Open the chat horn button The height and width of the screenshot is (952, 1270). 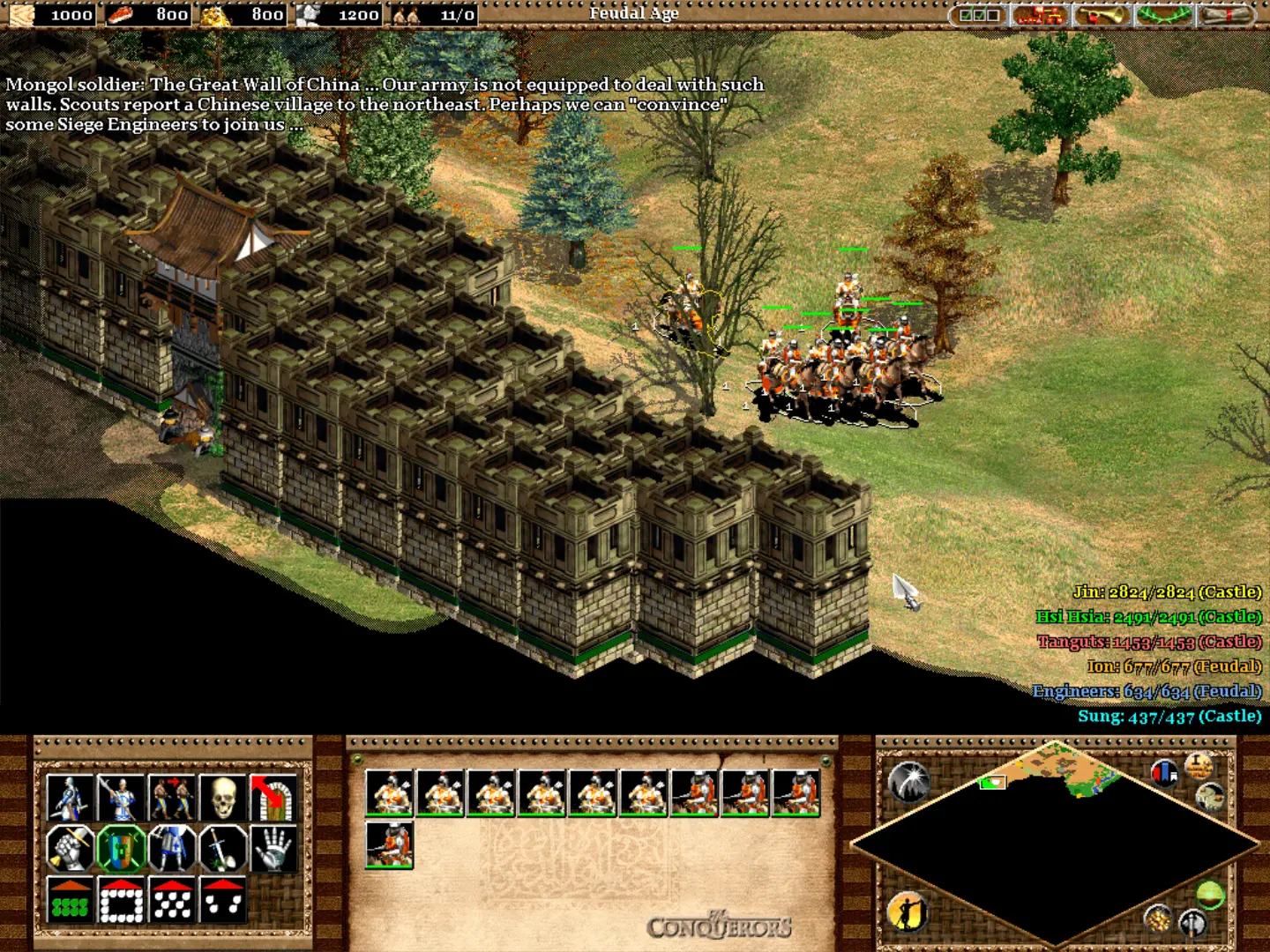tap(1102, 15)
